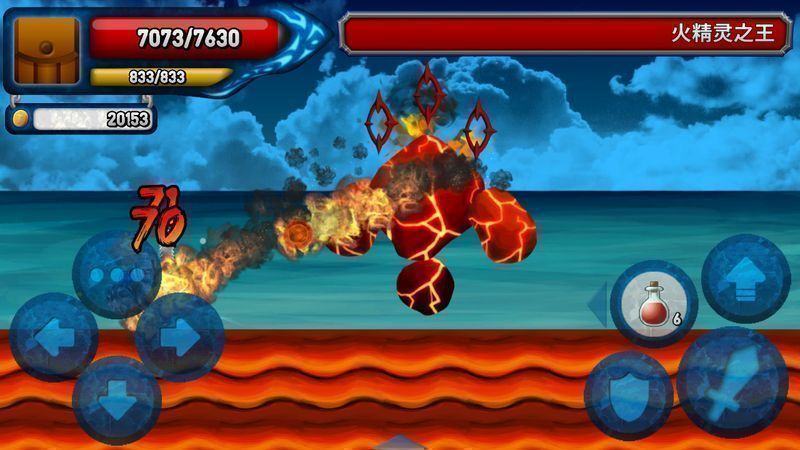800x450 pixels.
Task: Tap the down arrow movement button
Action: click(116, 399)
